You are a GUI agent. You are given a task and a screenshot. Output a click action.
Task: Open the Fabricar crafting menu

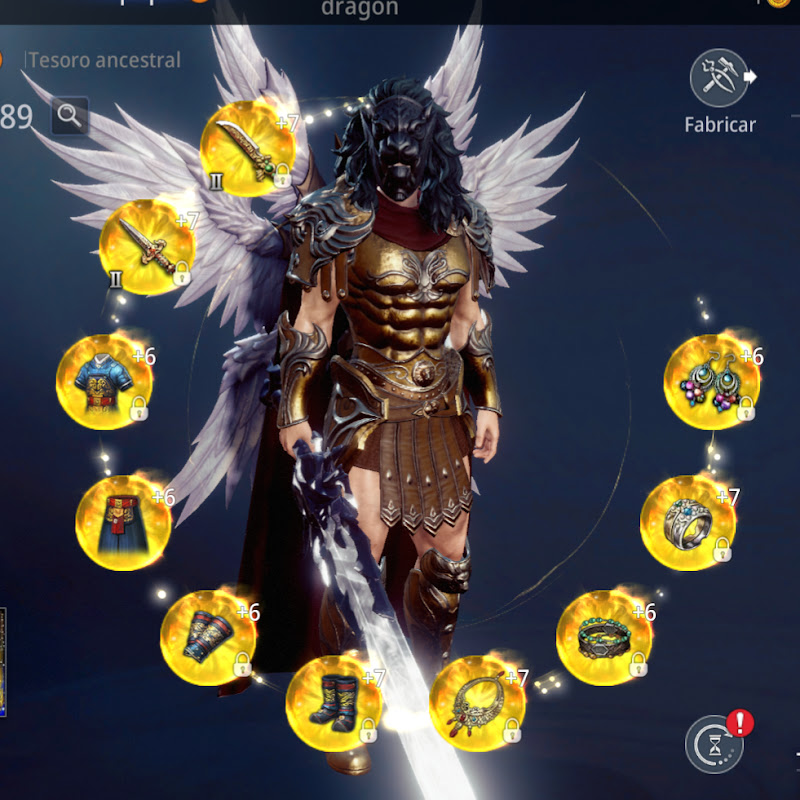click(x=719, y=80)
